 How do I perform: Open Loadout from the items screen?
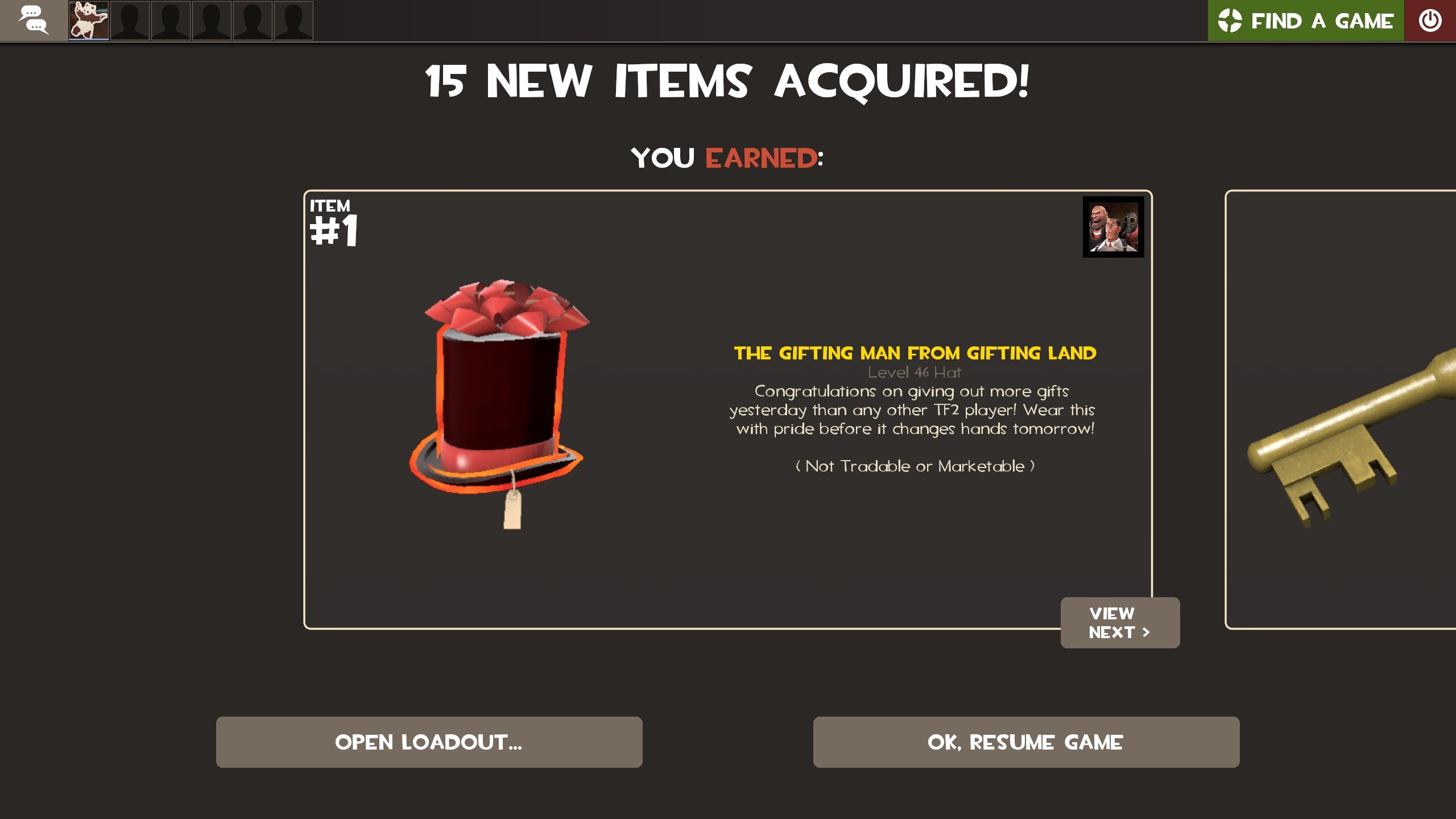coord(429,742)
